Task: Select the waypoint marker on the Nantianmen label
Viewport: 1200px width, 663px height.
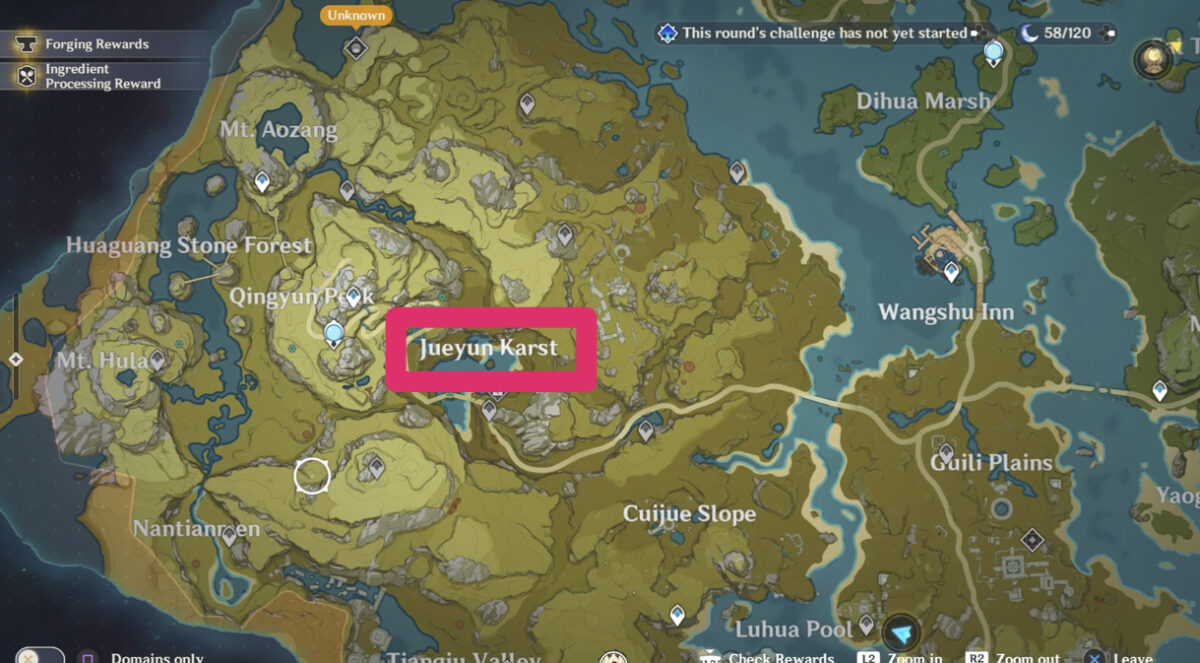Action: [x=229, y=535]
